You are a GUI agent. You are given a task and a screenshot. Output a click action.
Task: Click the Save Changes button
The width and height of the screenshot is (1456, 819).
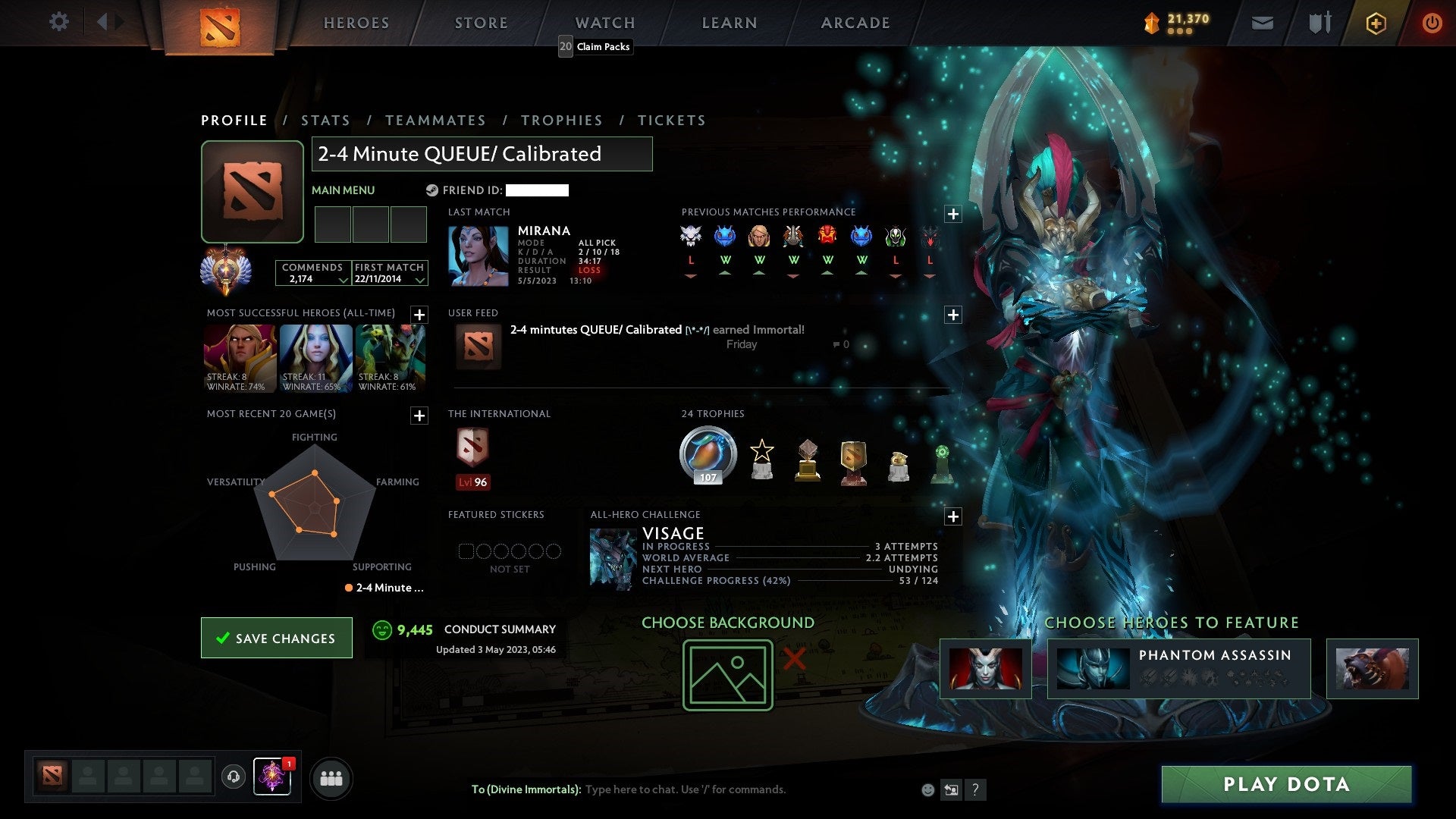276,638
